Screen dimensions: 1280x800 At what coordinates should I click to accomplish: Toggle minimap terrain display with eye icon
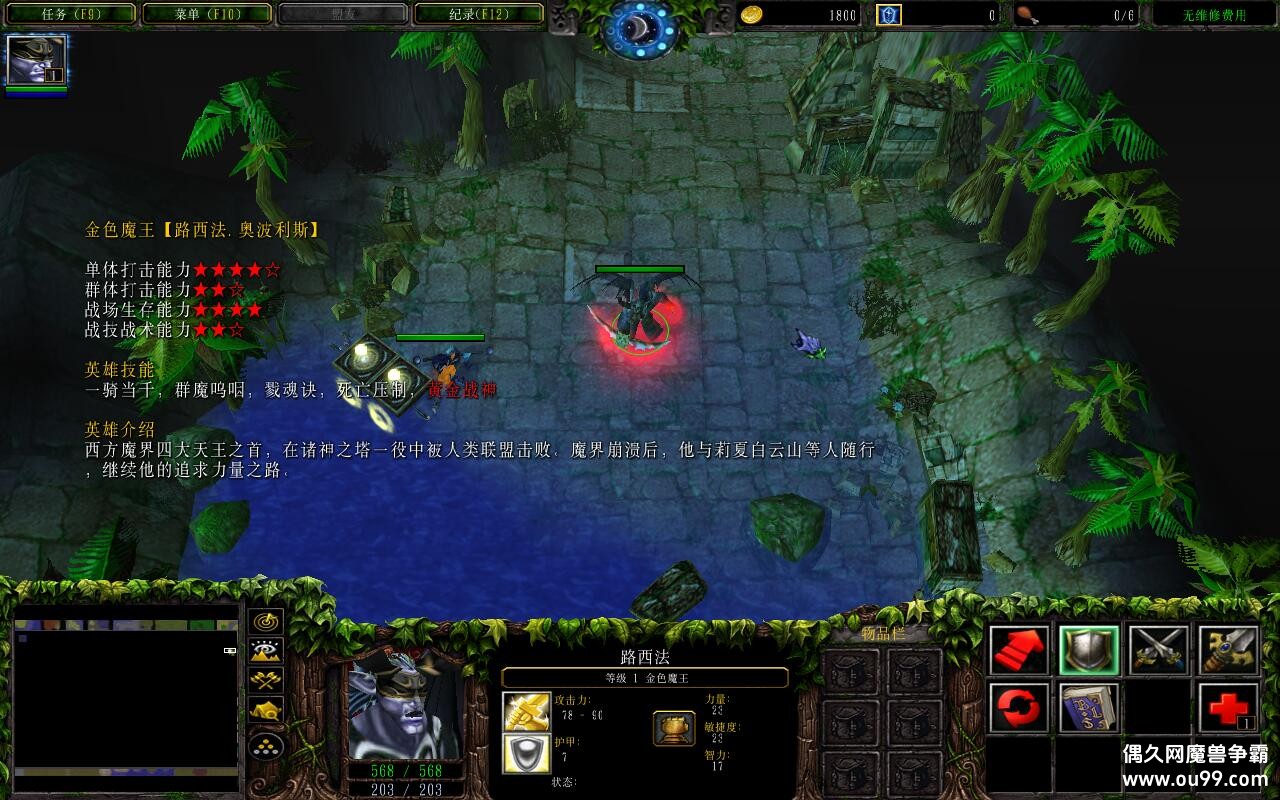tap(266, 652)
